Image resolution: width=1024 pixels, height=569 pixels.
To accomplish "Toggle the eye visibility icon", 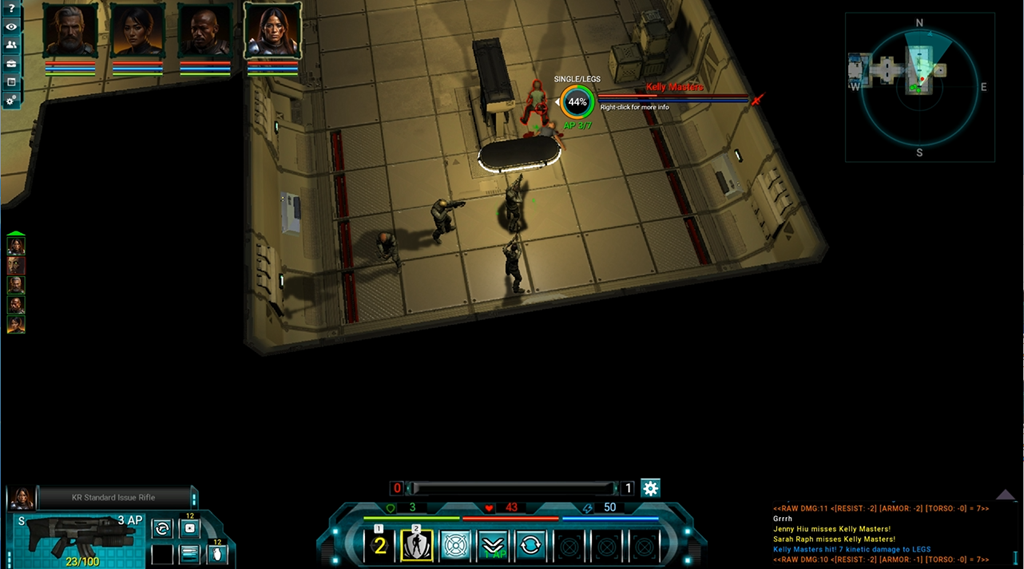I will pos(11,27).
